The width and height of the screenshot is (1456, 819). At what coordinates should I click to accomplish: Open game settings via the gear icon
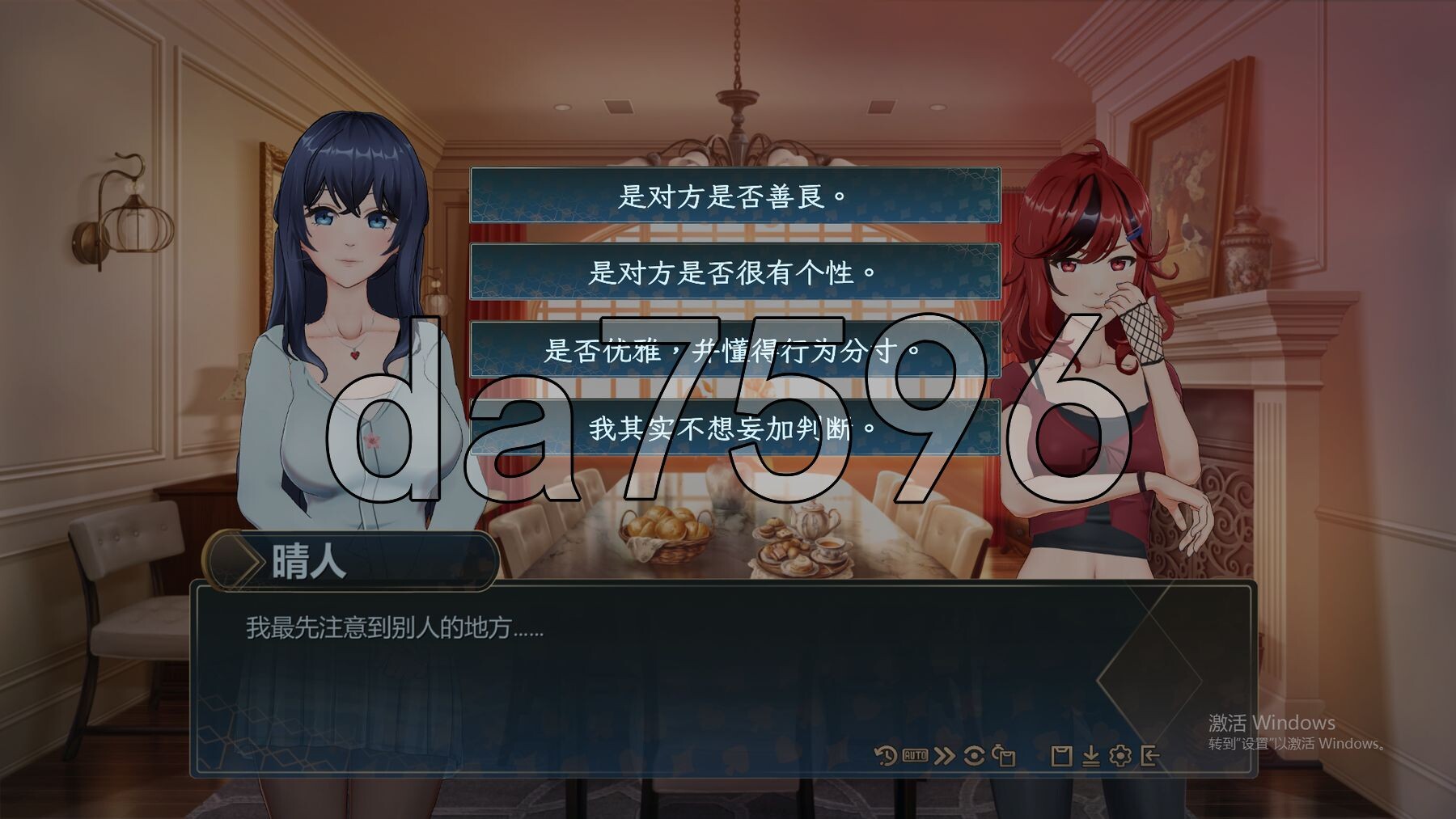1121,757
